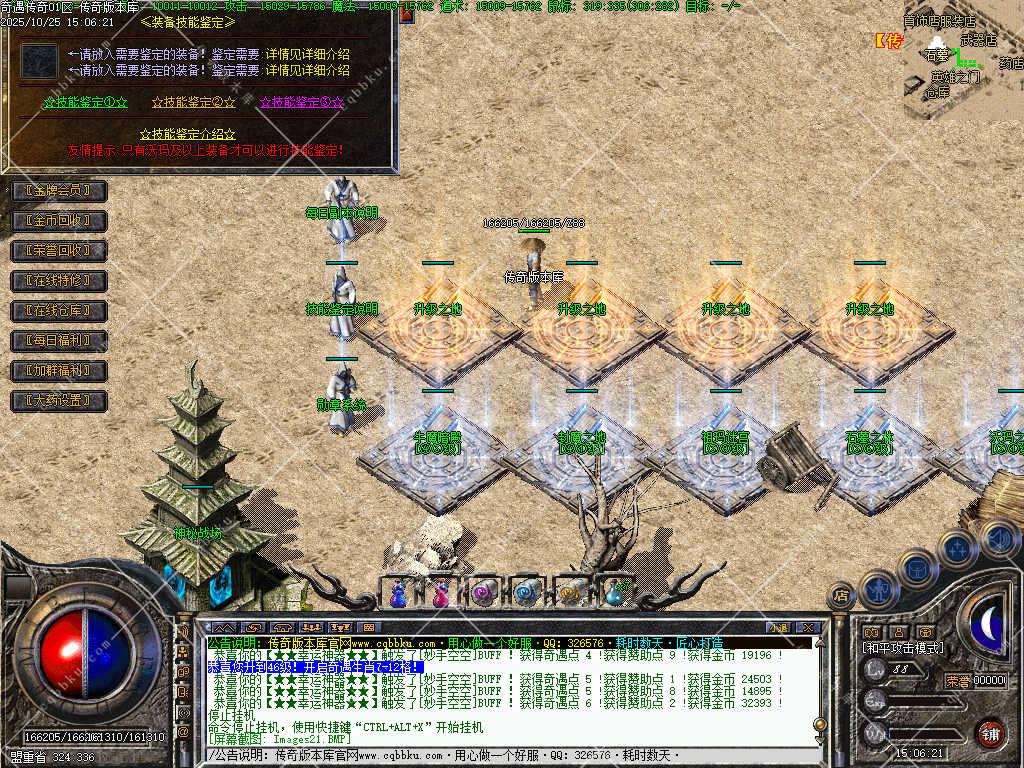Image resolution: width=1024 pixels, height=768 pixels.
Task: Select the 荣誉回收 button
Action: tap(59, 250)
